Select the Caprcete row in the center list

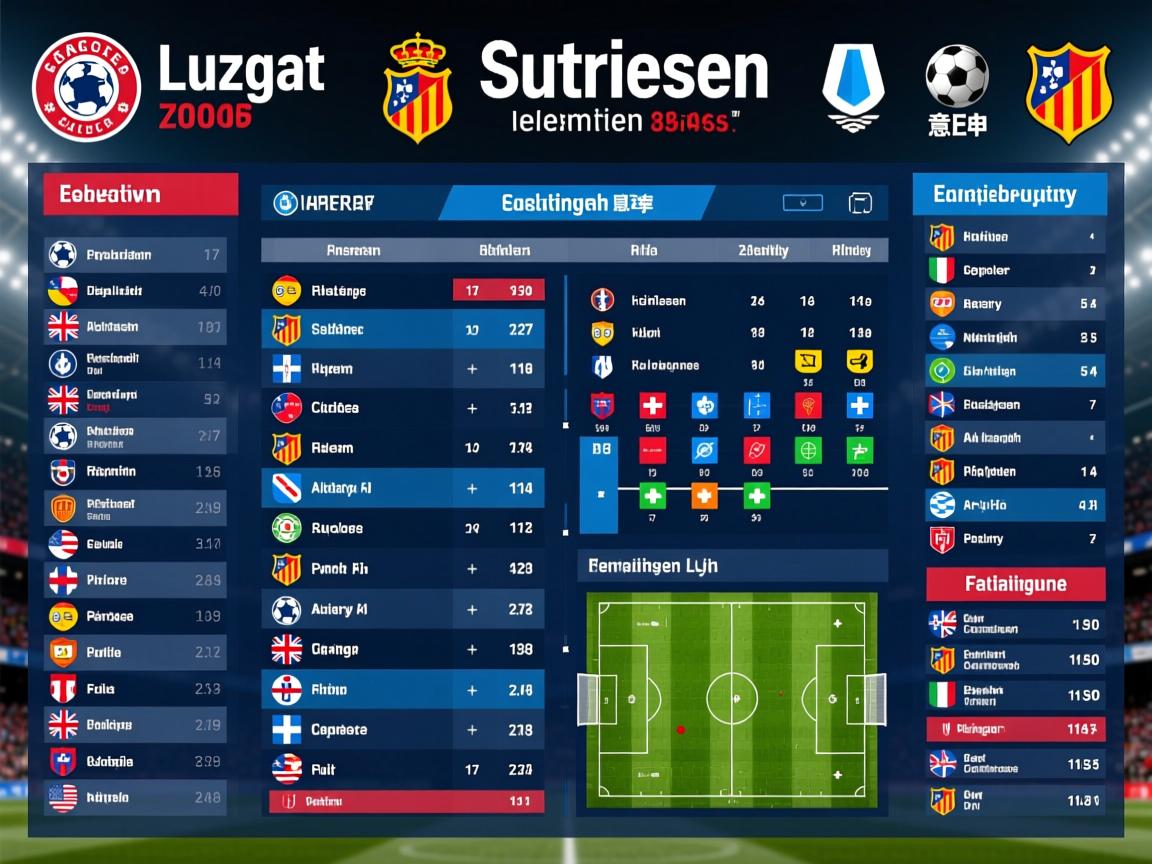(x=403, y=730)
